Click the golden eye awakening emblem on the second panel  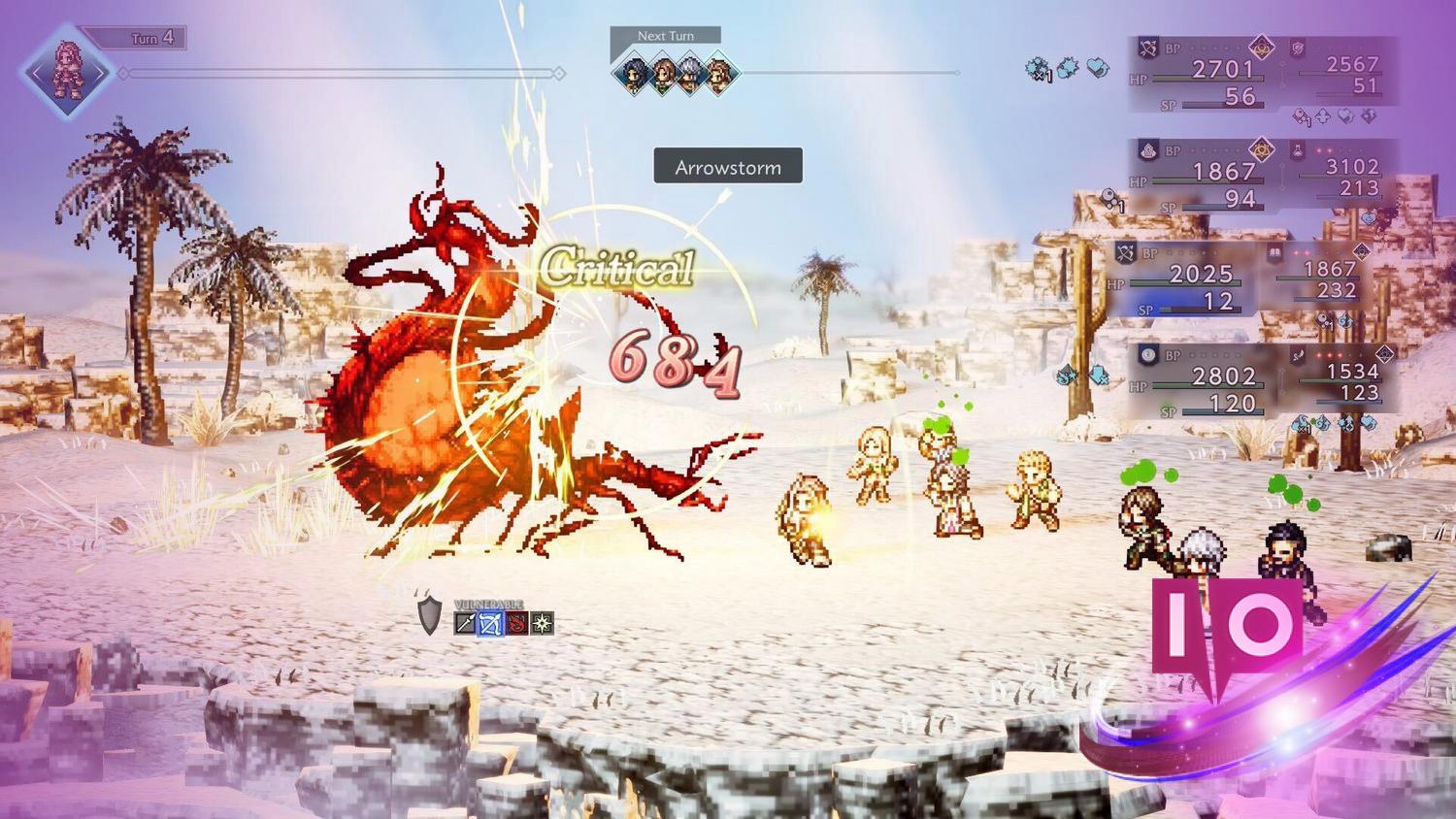(1262, 150)
